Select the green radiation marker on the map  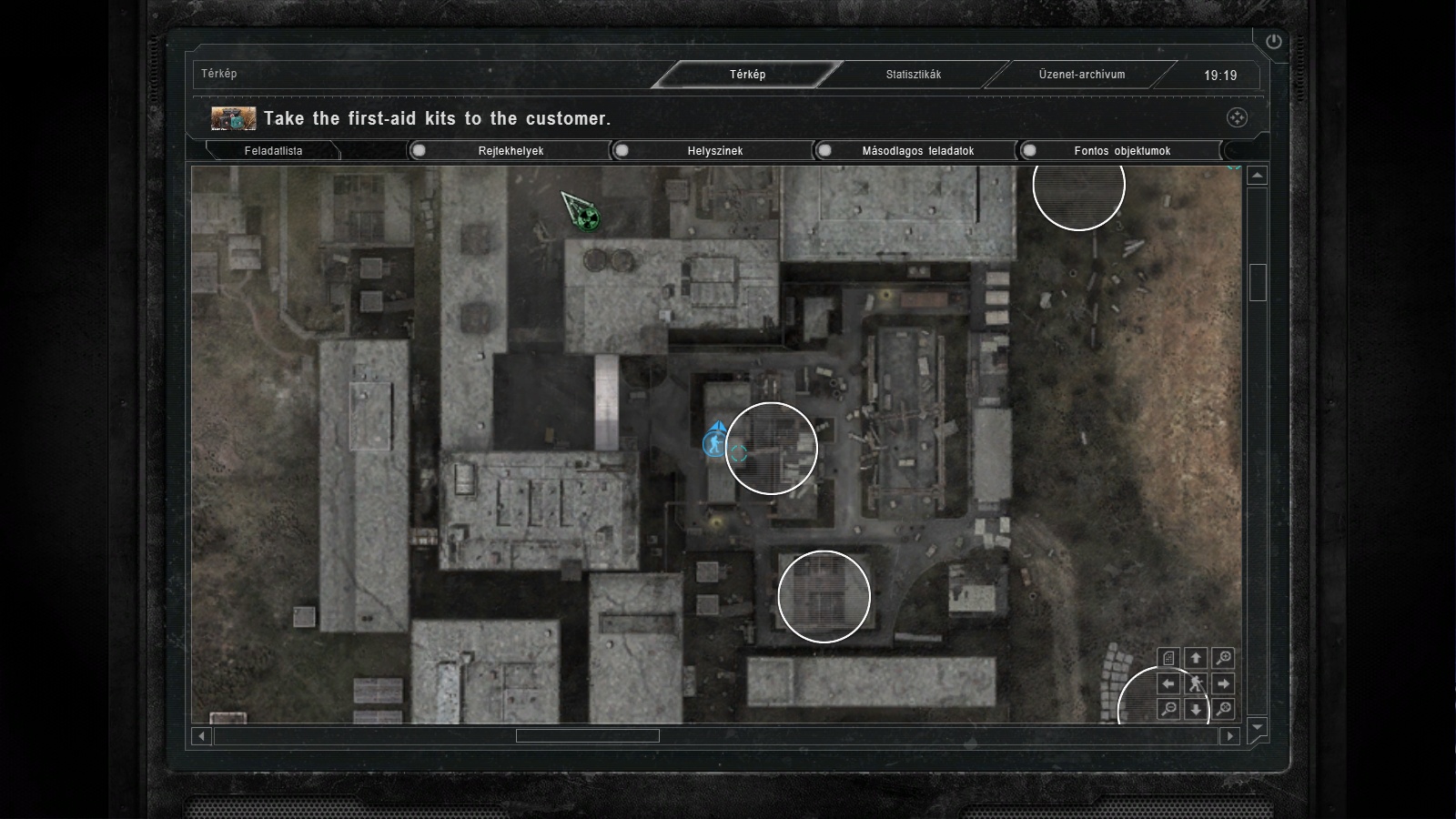[589, 218]
